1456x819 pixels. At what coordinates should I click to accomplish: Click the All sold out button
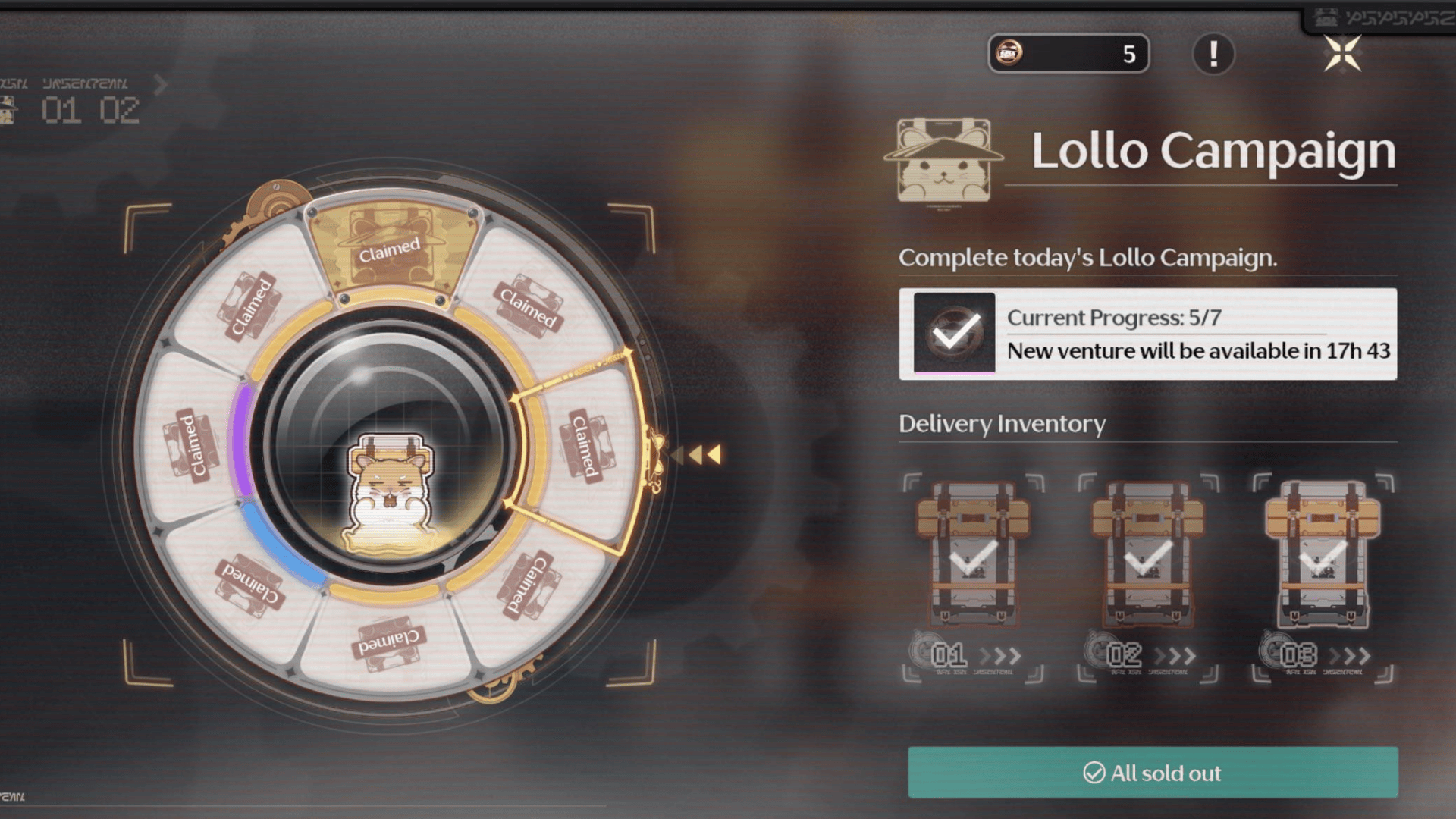coord(1153,772)
